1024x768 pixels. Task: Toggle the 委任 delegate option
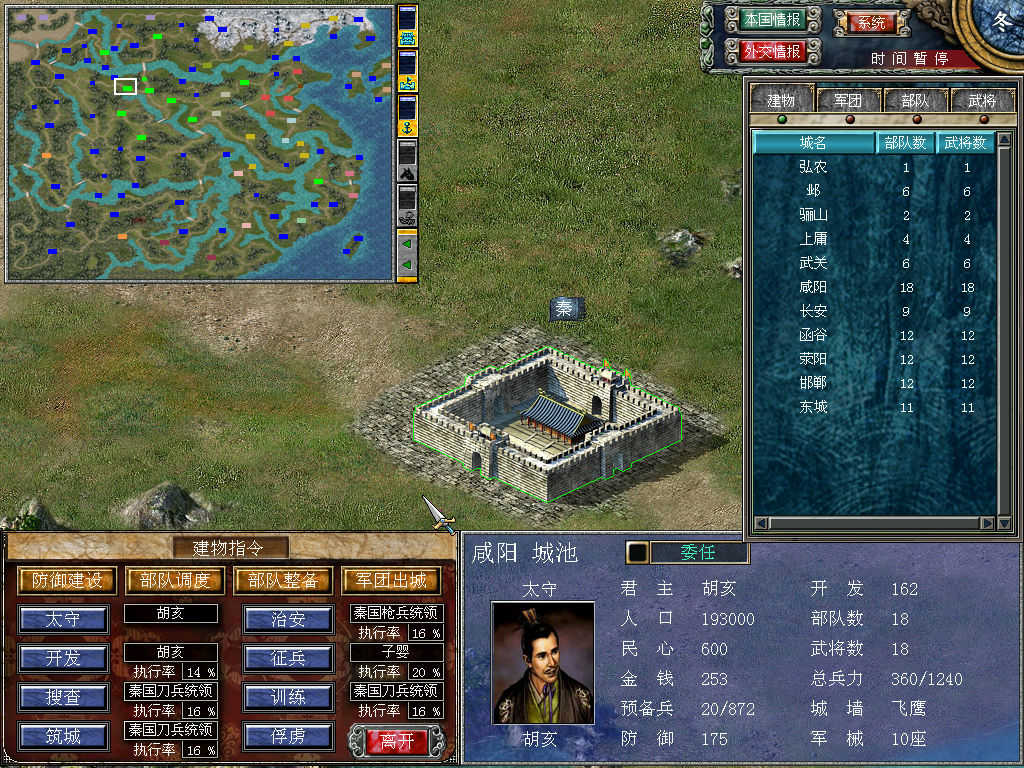click(698, 552)
